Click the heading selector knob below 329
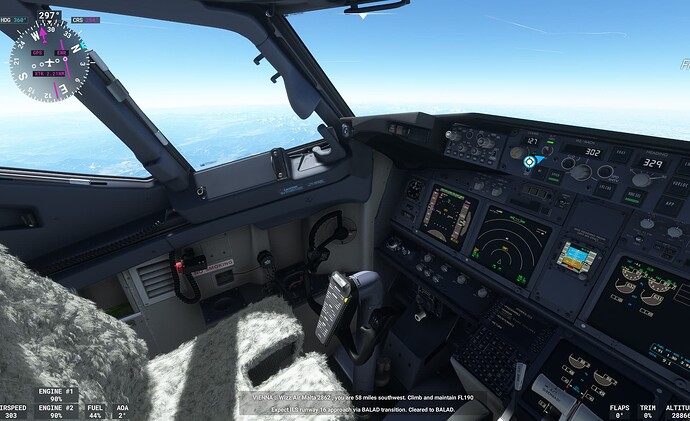690x421 pixels. pos(640,180)
